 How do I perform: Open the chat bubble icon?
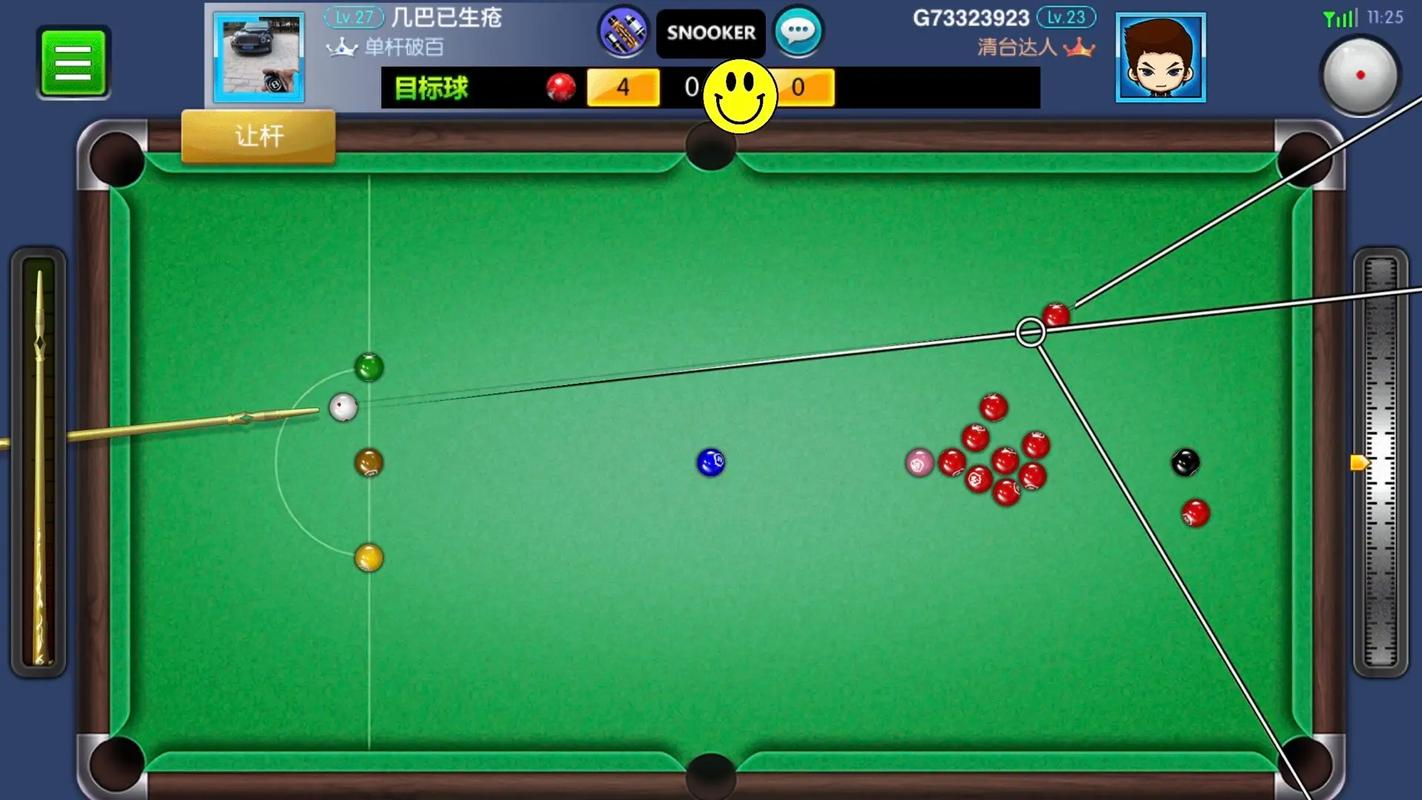798,32
